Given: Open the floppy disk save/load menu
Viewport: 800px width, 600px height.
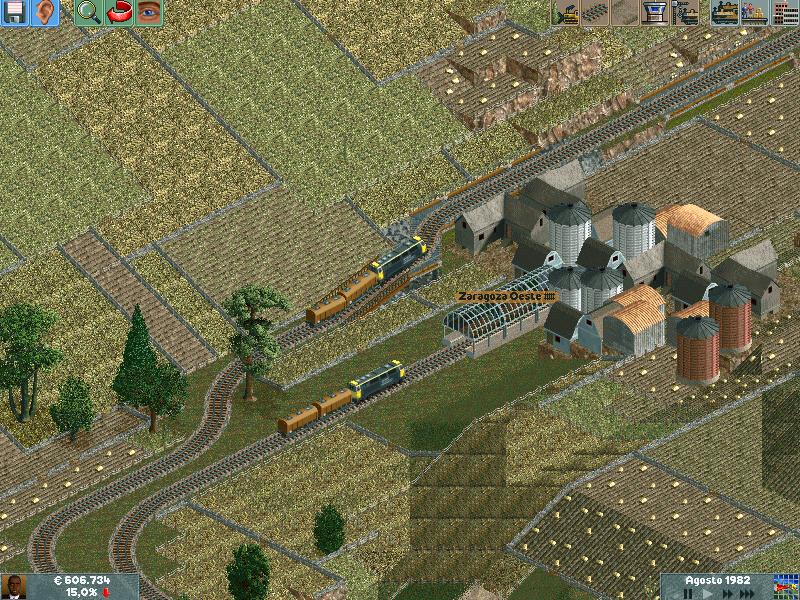Looking at the screenshot, I should point(15,13).
